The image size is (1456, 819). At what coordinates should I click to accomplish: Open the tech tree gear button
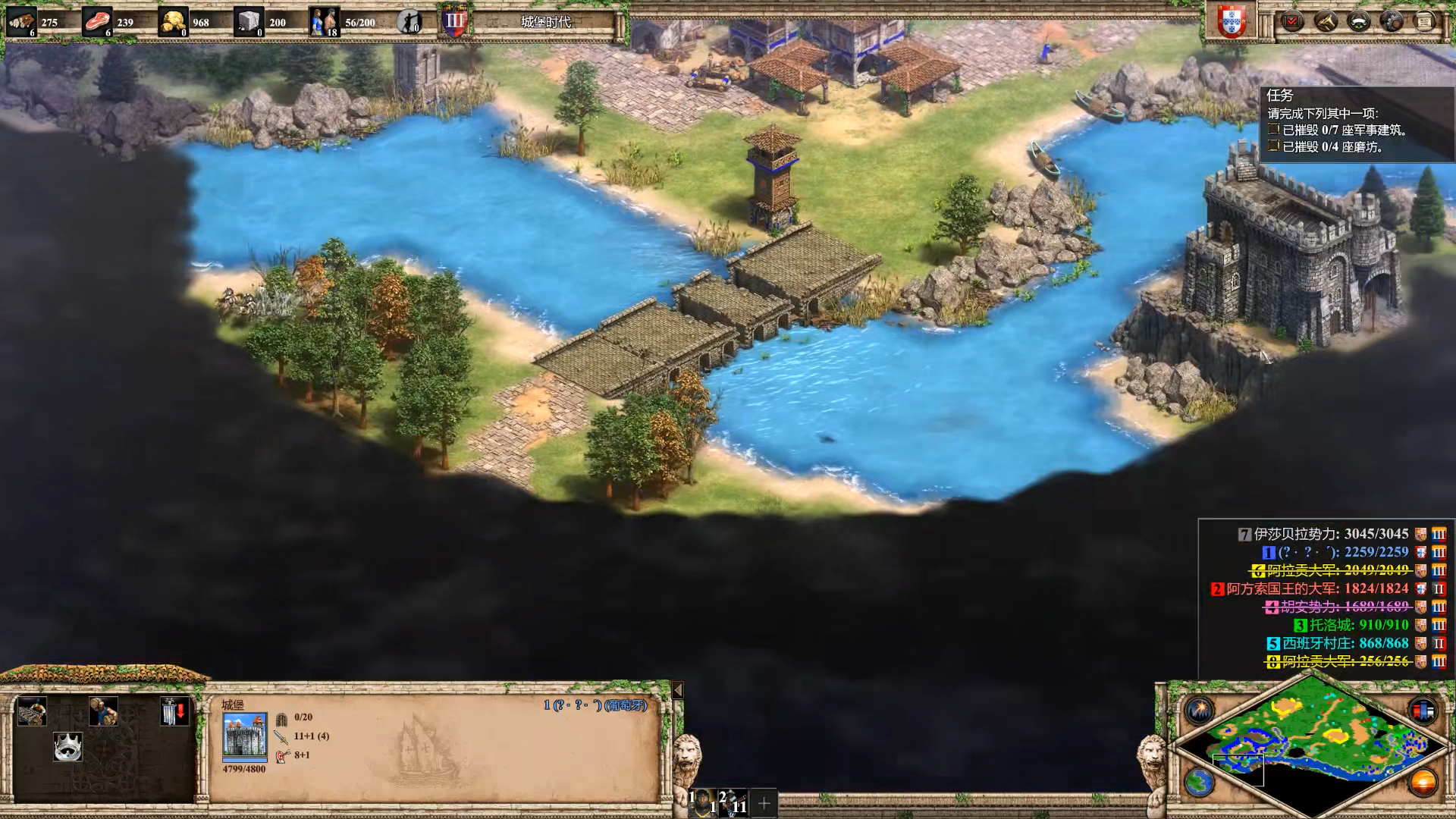(x=1392, y=21)
